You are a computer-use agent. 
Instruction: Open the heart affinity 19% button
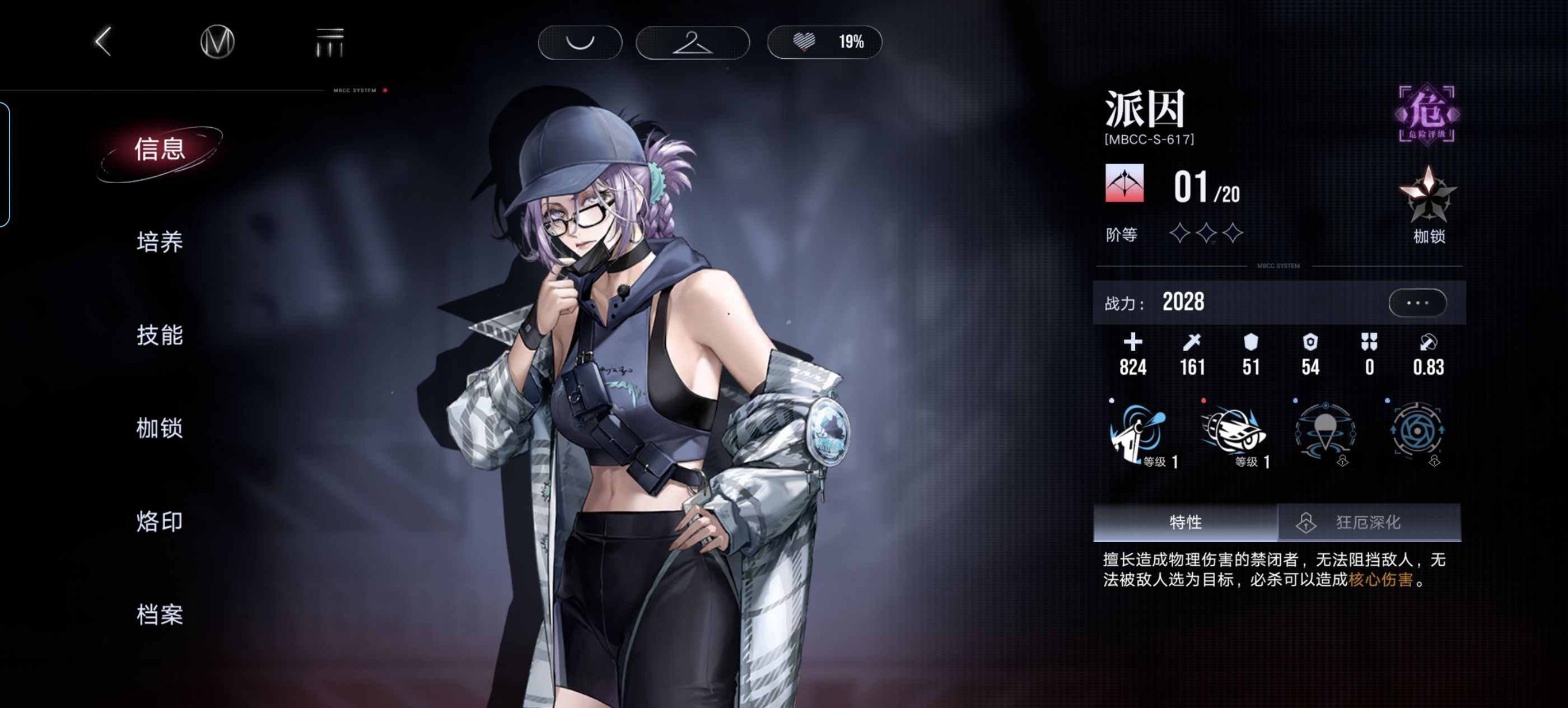coord(824,42)
